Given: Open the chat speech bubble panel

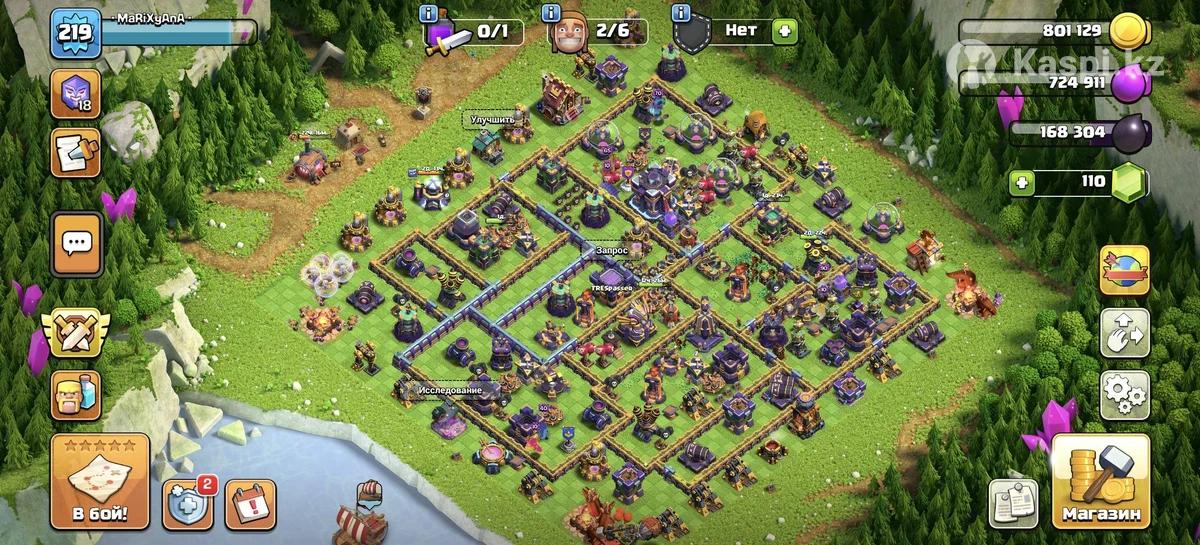Looking at the screenshot, I should pos(76,244).
